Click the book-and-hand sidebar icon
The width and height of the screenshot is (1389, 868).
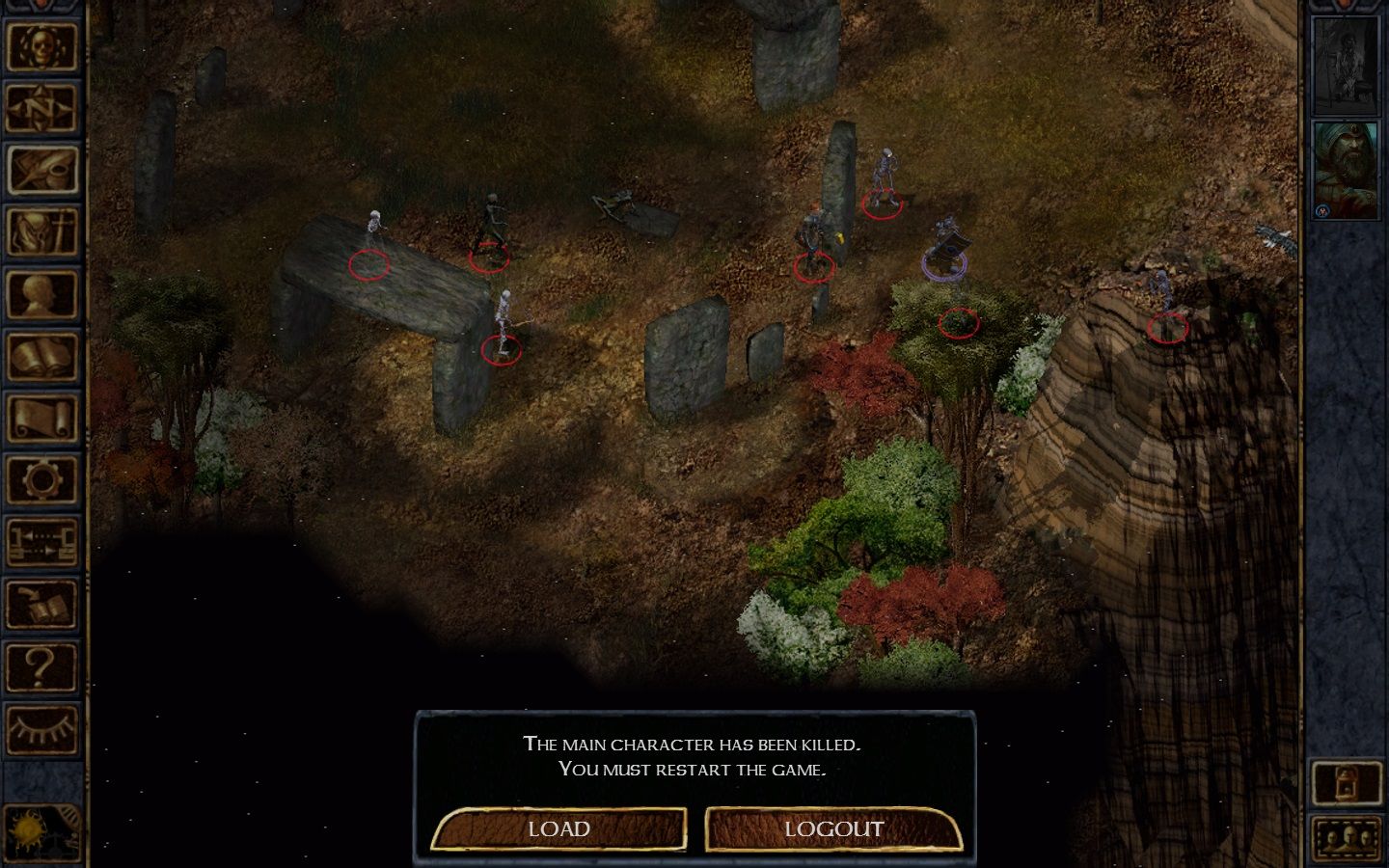[42, 604]
